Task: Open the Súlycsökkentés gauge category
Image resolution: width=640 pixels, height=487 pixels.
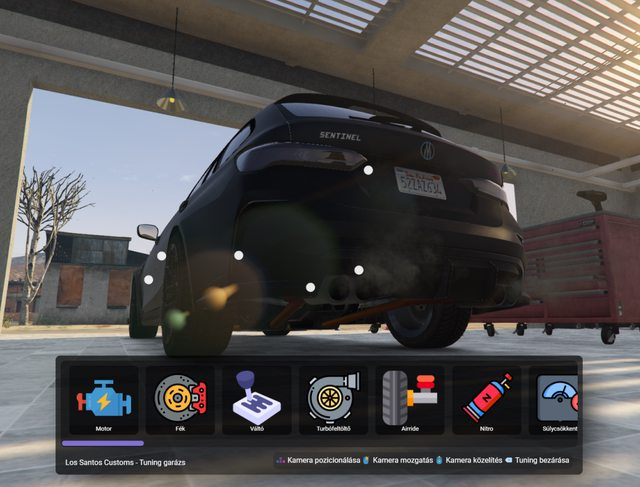Action: coord(555,400)
